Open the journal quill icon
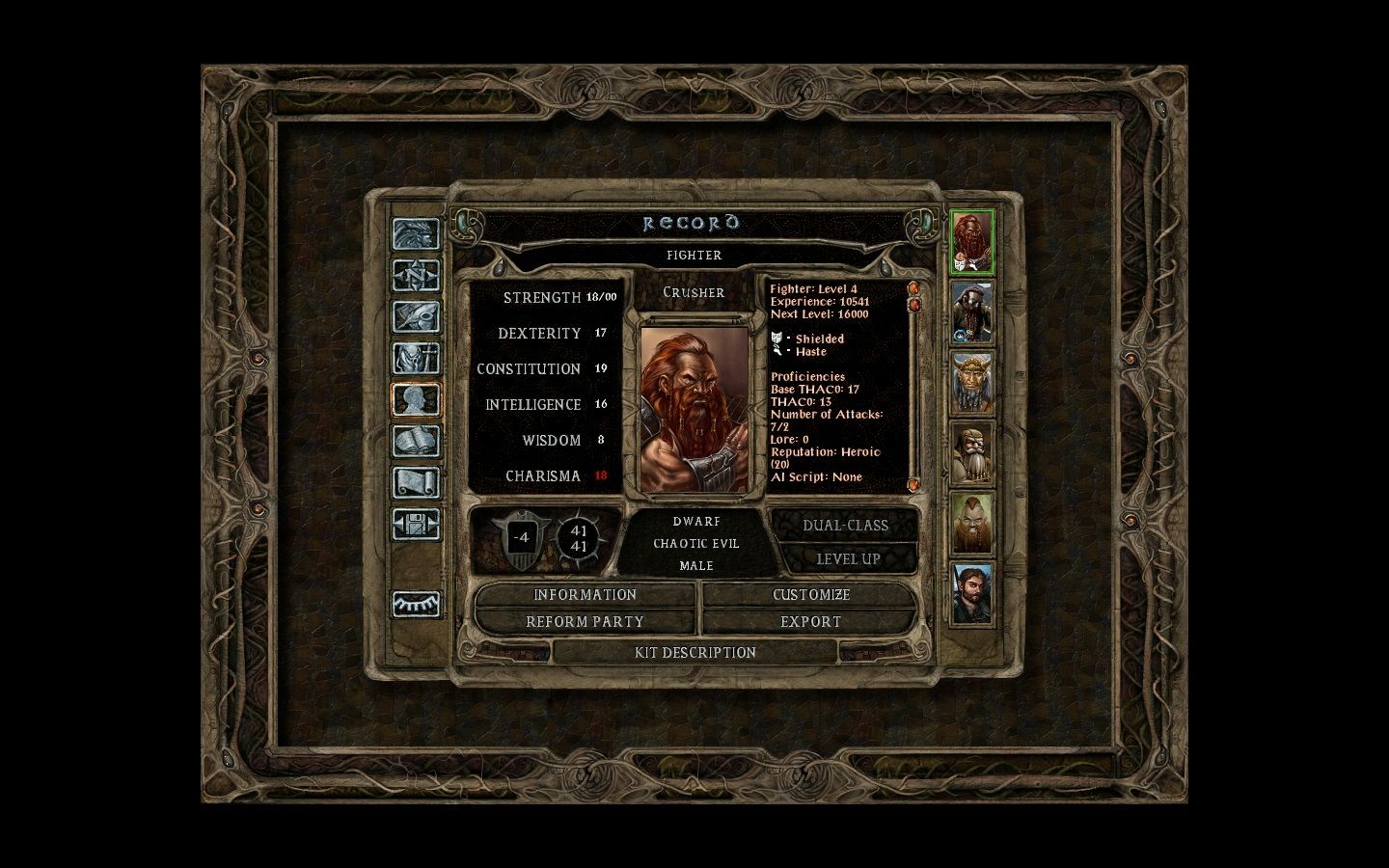 416,317
